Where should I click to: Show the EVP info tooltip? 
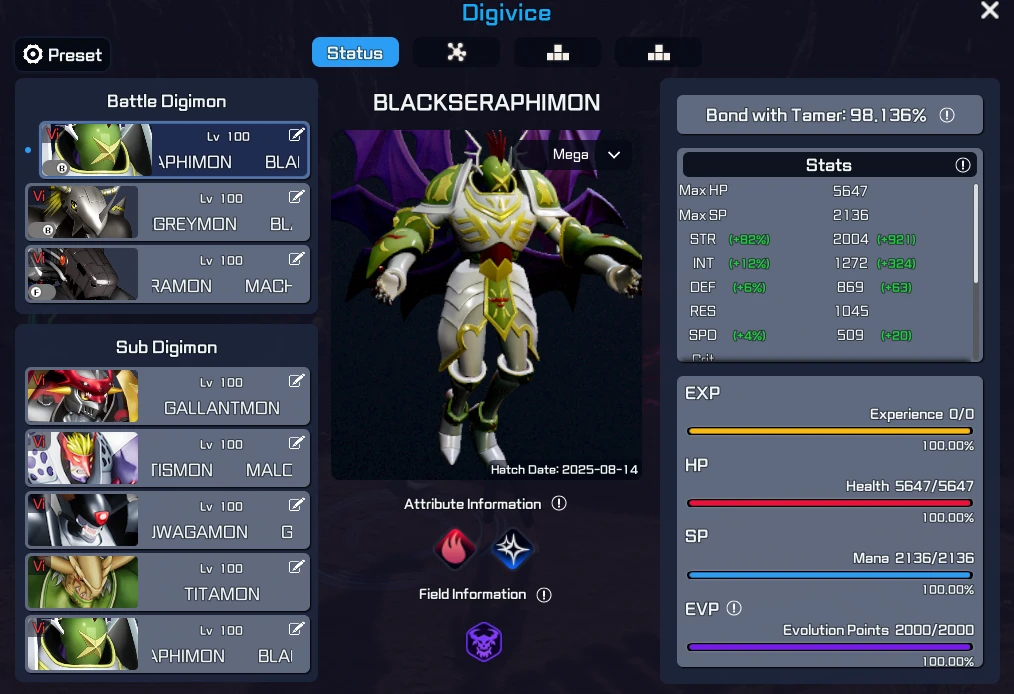click(734, 608)
